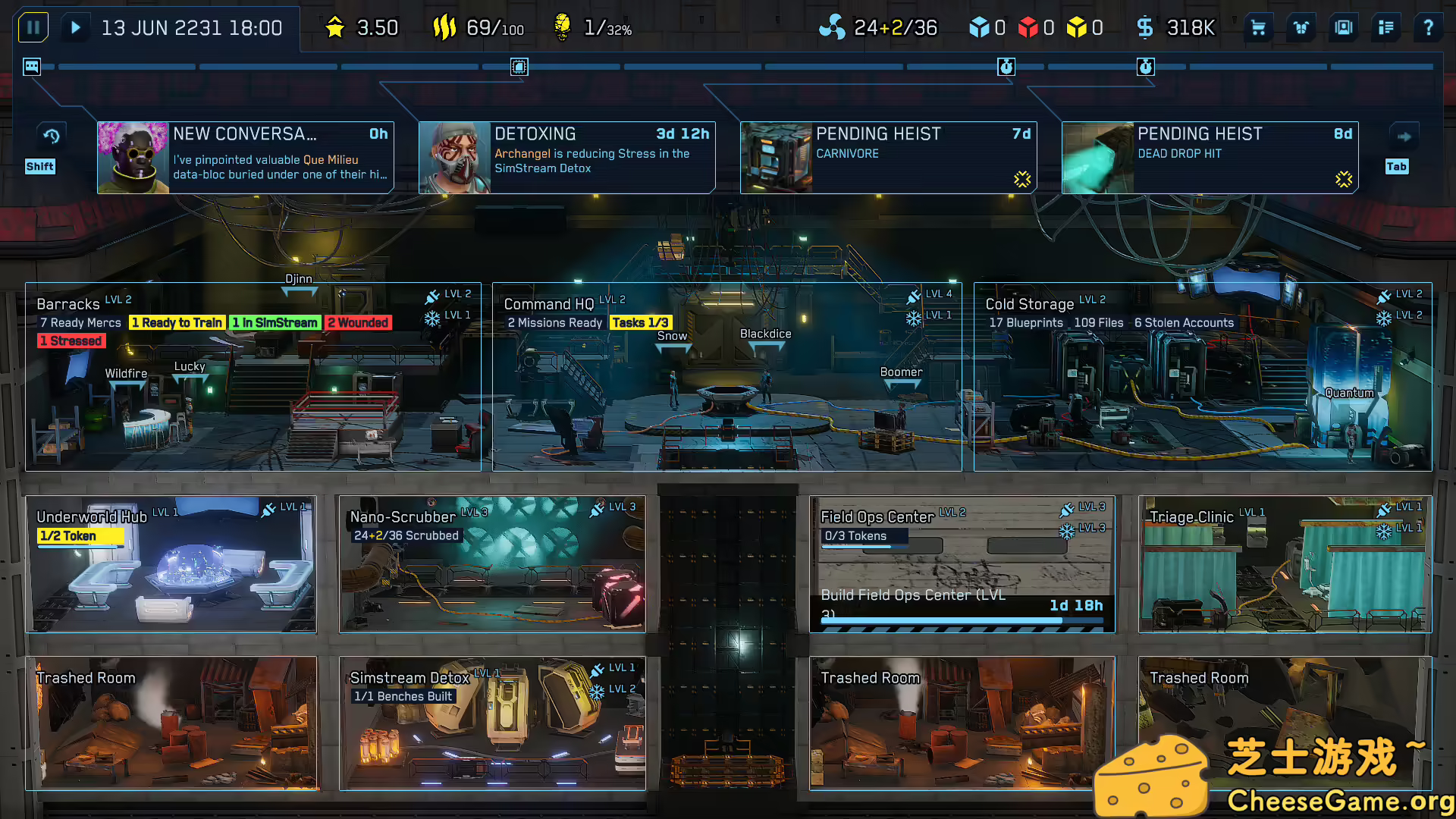Click the yellow Tasks 1/3 label in Command HQ
The width and height of the screenshot is (1456, 819).
click(641, 322)
